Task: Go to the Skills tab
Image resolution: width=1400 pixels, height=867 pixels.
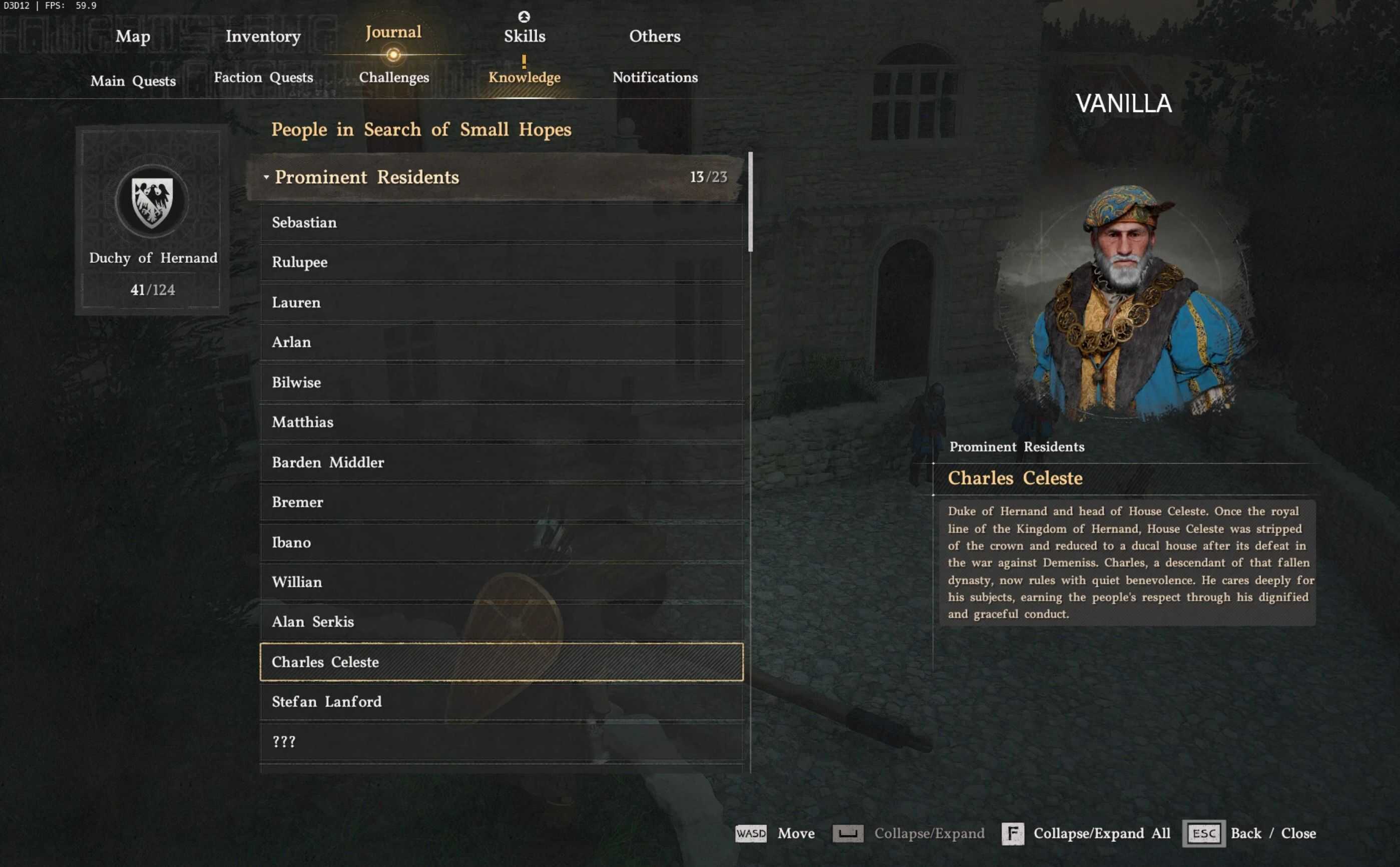Action: 525,36
